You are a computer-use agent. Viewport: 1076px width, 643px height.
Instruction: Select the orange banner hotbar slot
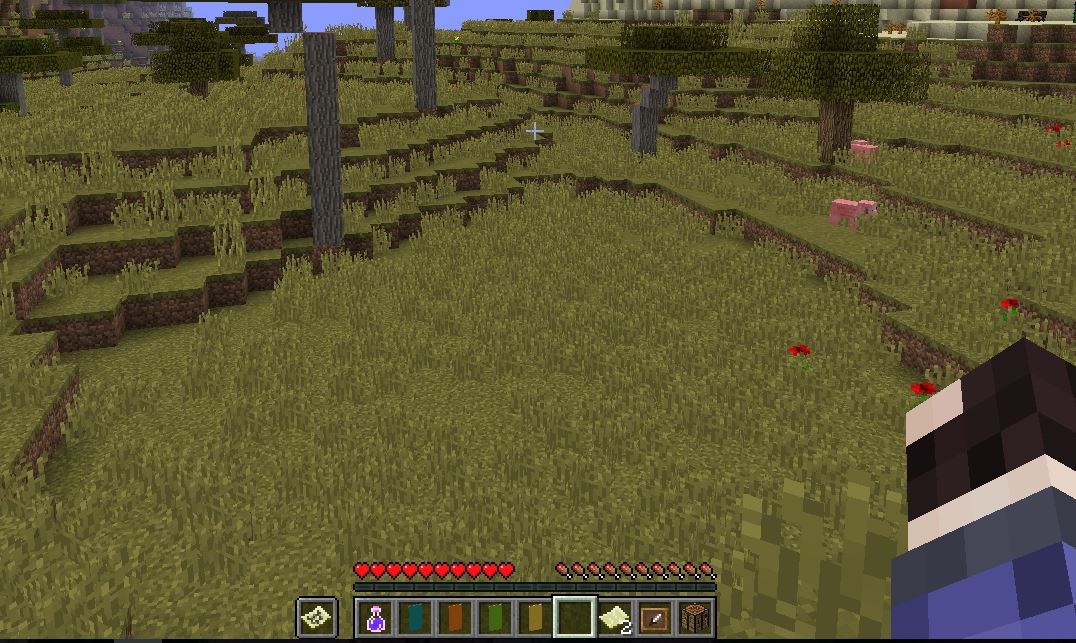pos(455,618)
